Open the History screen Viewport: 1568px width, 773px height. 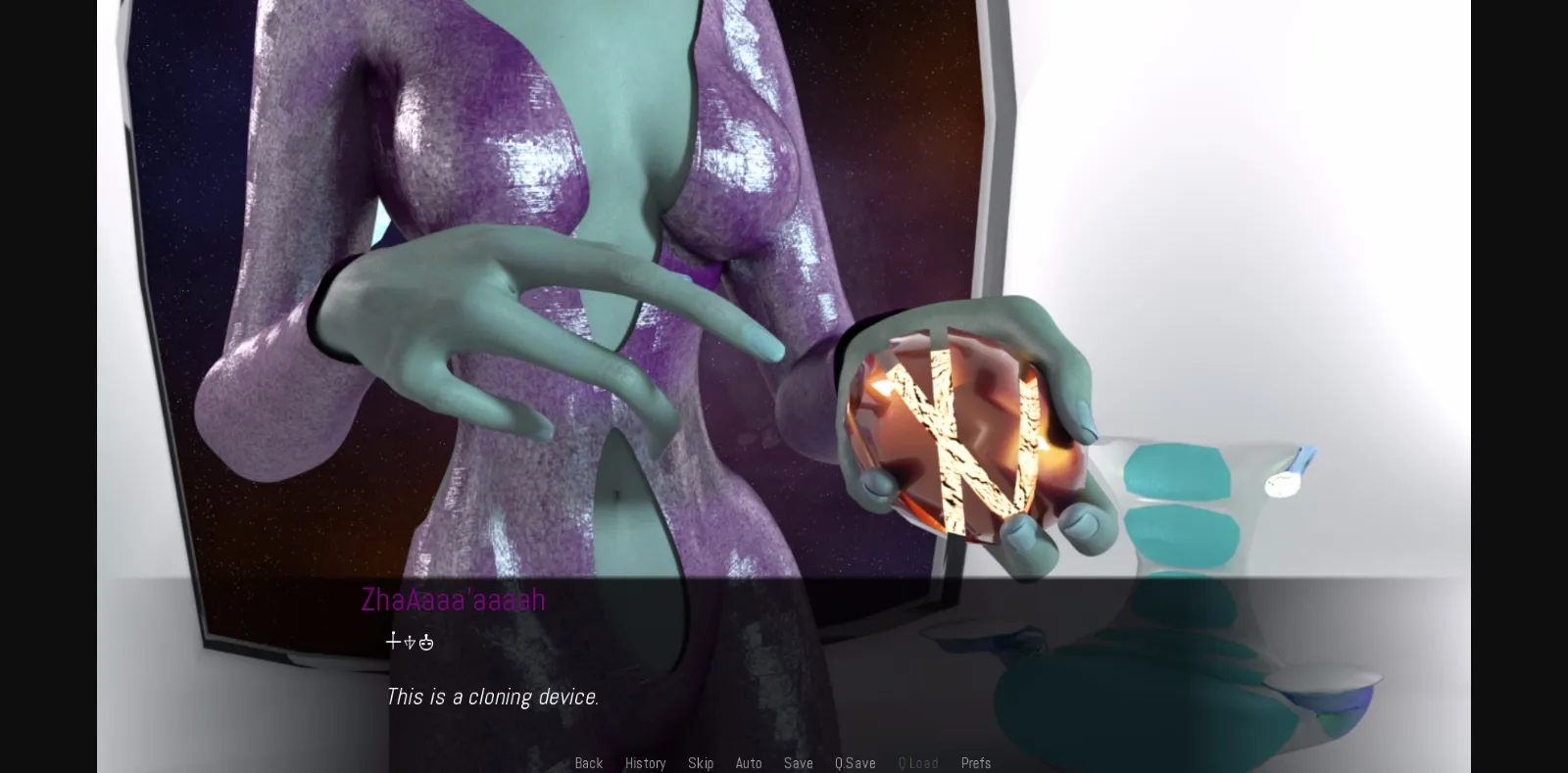click(645, 762)
